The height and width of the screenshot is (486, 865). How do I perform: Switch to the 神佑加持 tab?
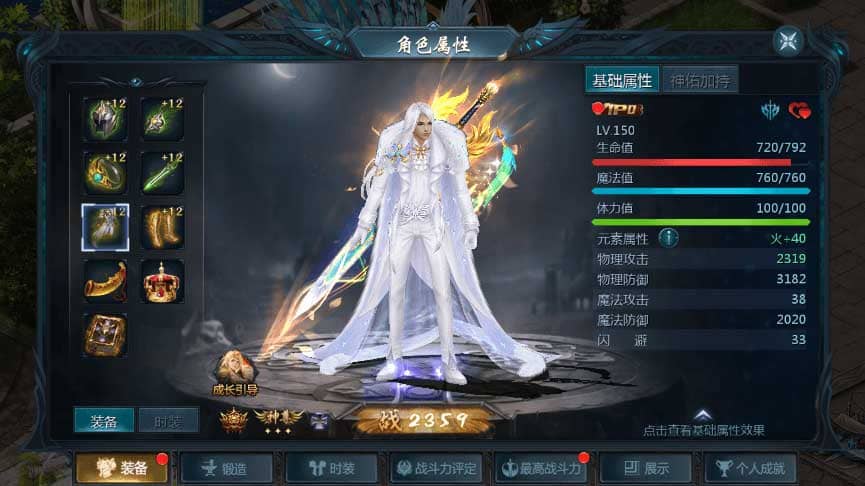click(x=699, y=81)
